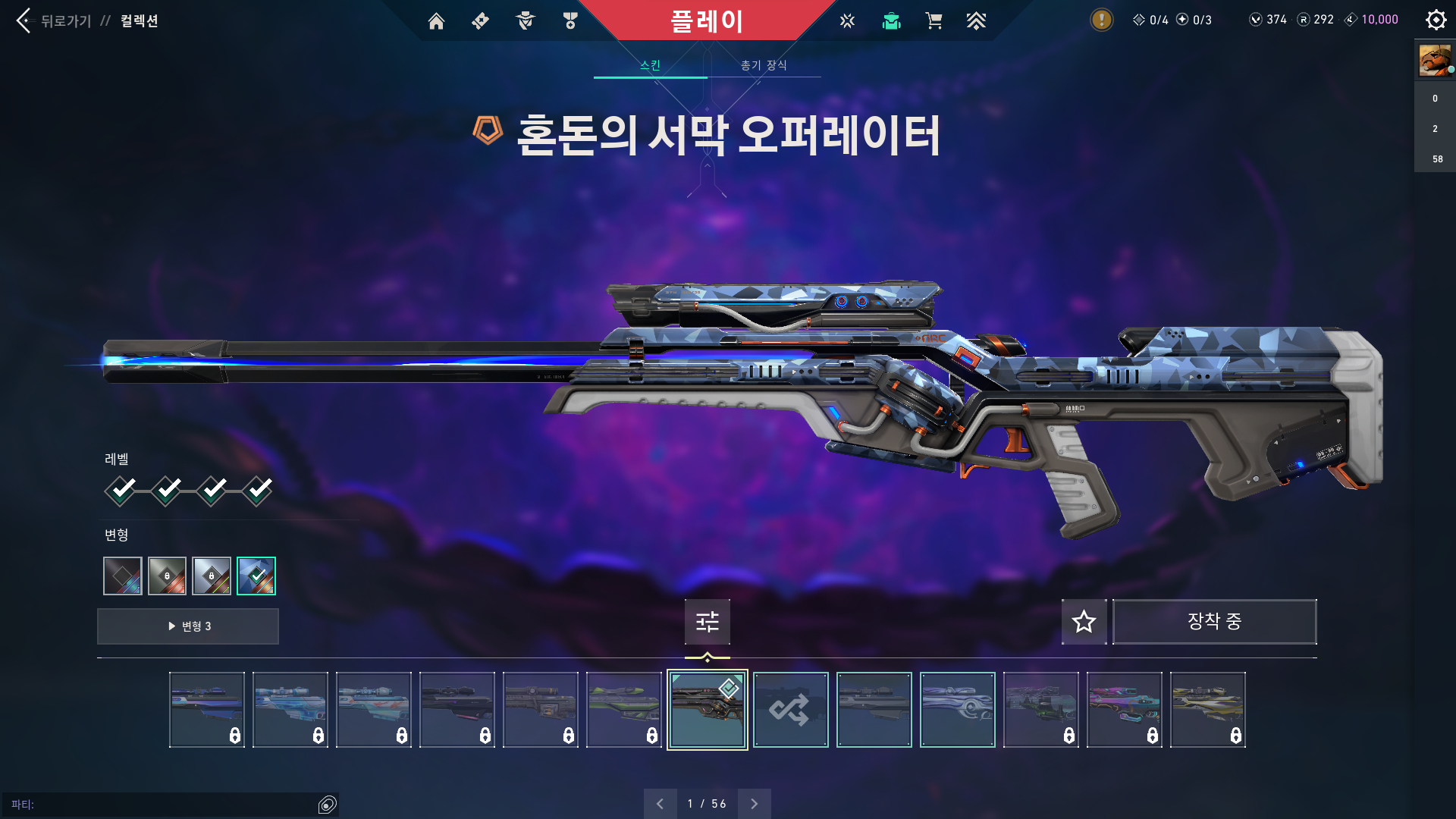Open the store shopping cart icon
The width and height of the screenshot is (1456, 819).
tap(934, 21)
